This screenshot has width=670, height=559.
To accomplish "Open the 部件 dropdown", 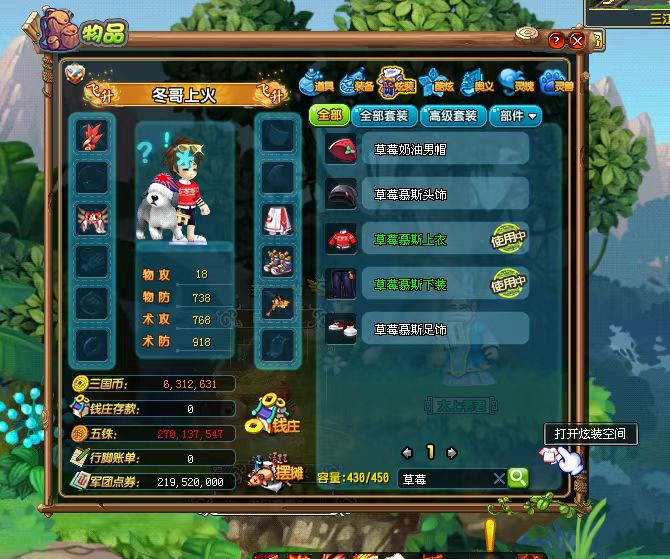I will point(517,116).
